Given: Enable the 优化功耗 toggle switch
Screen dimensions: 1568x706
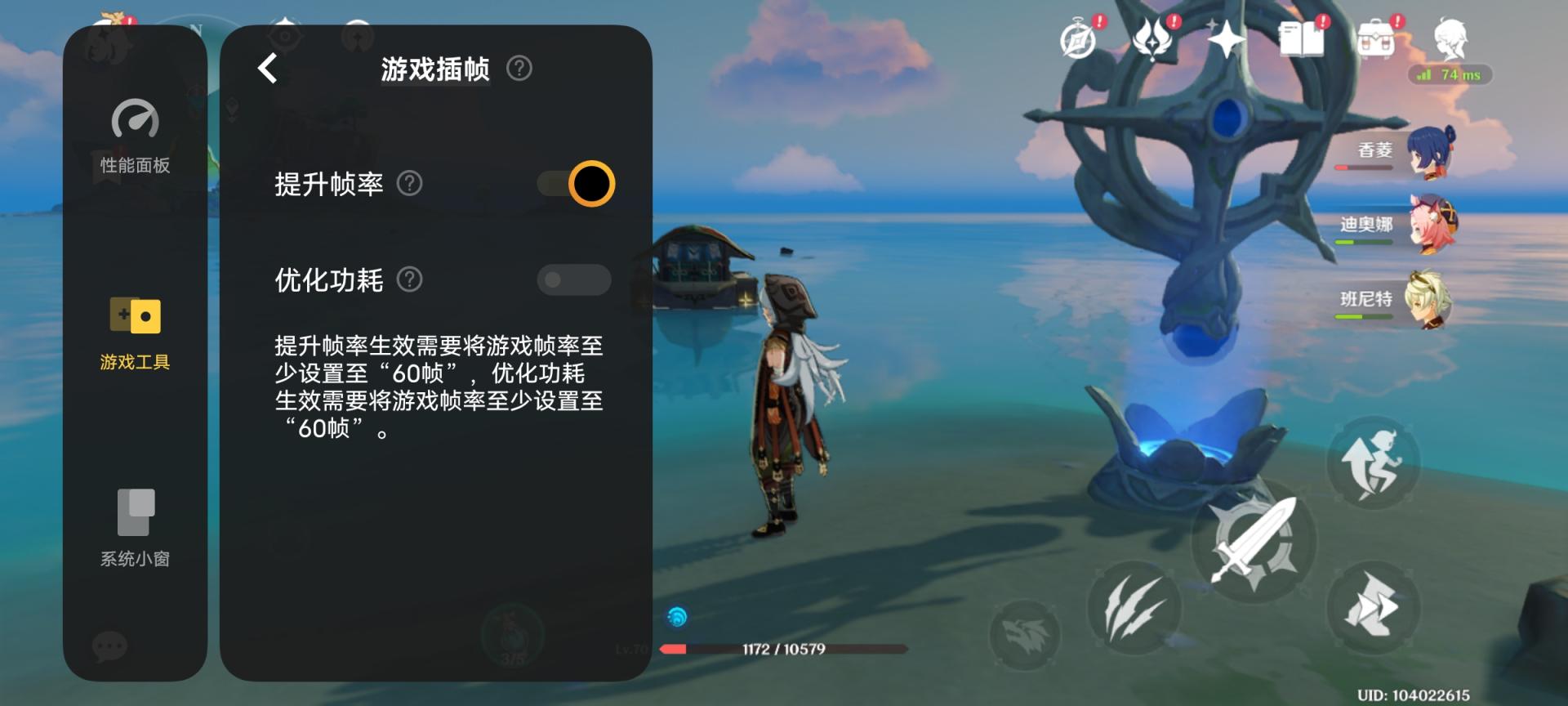Looking at the screenshot, I should [x=576, y=280].
